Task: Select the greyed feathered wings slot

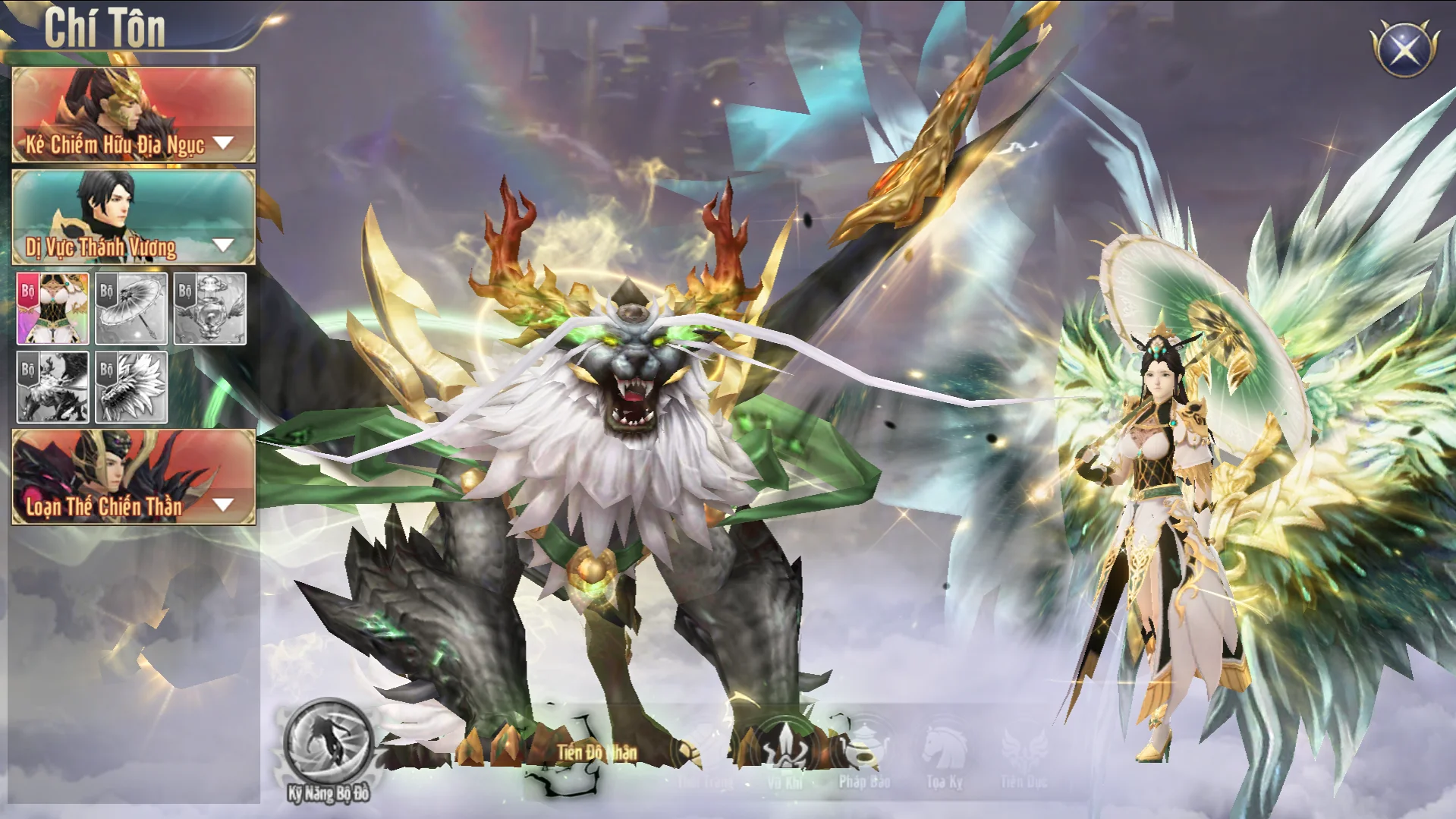Action: [131, 387]
